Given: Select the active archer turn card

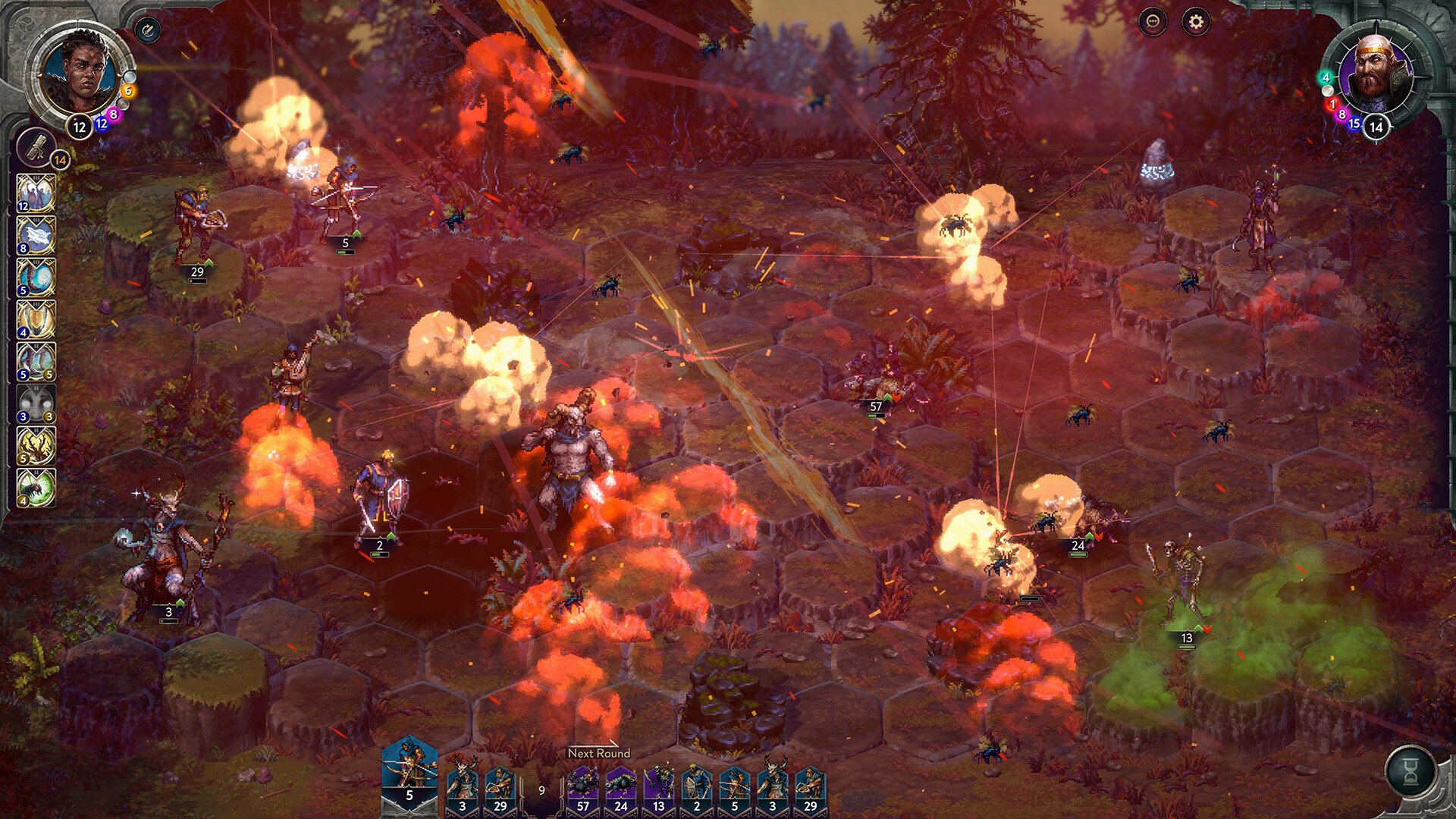Looking at the screenshot, I should 409,770.
